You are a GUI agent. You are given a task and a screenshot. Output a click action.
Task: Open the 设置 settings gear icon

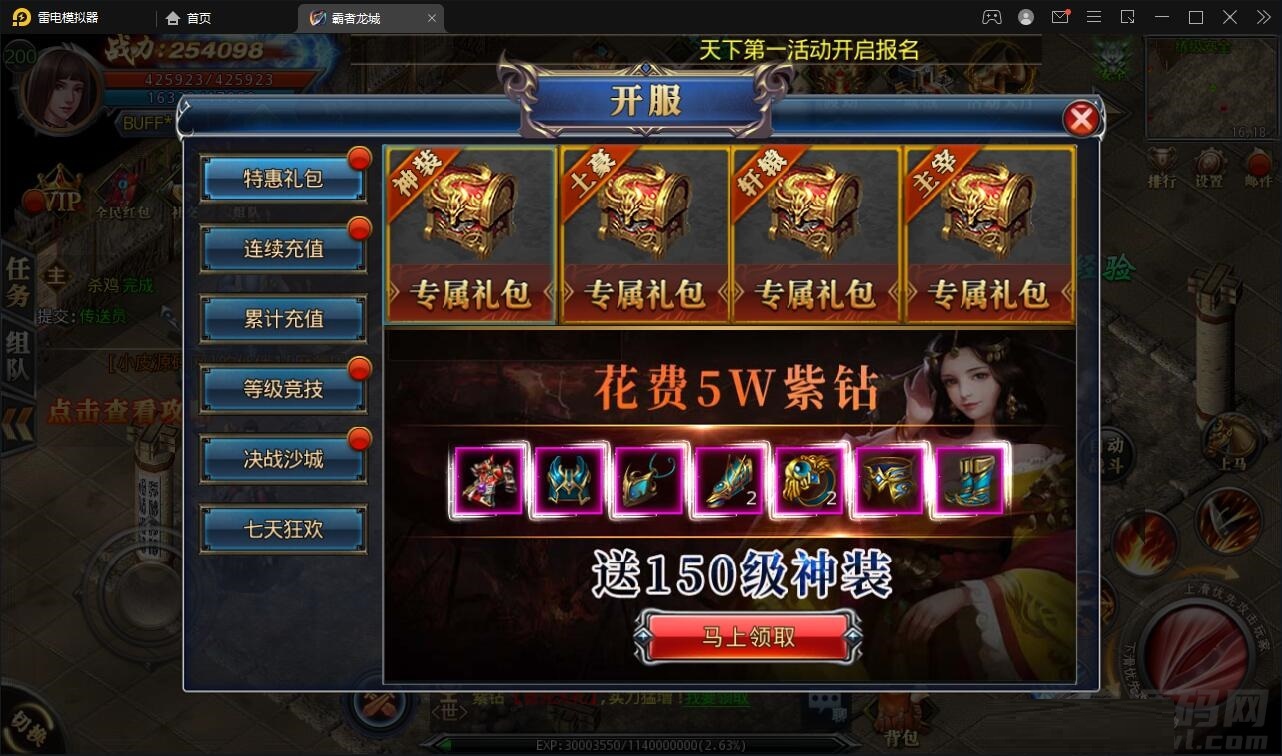(1209, 160)
